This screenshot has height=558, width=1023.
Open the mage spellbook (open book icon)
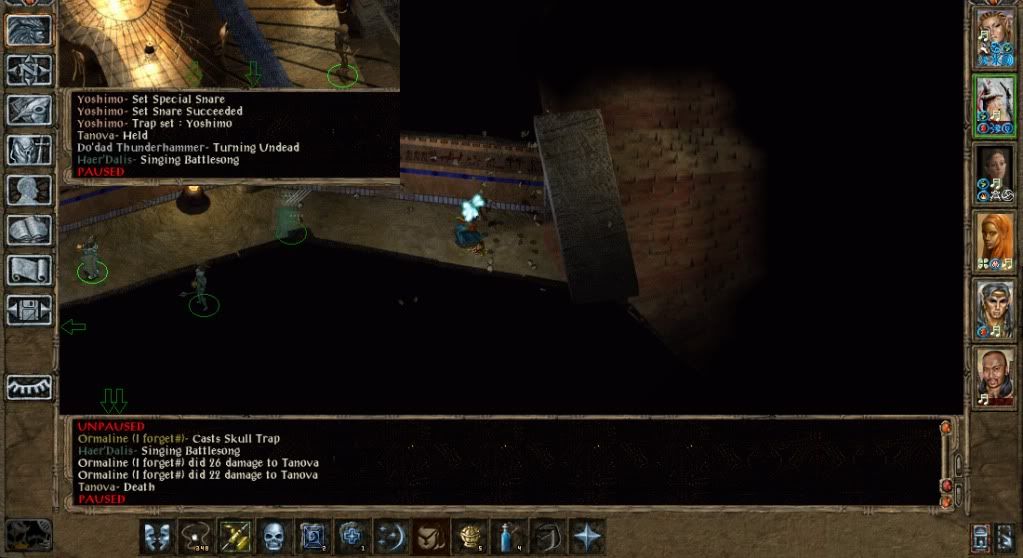(29, 230)
